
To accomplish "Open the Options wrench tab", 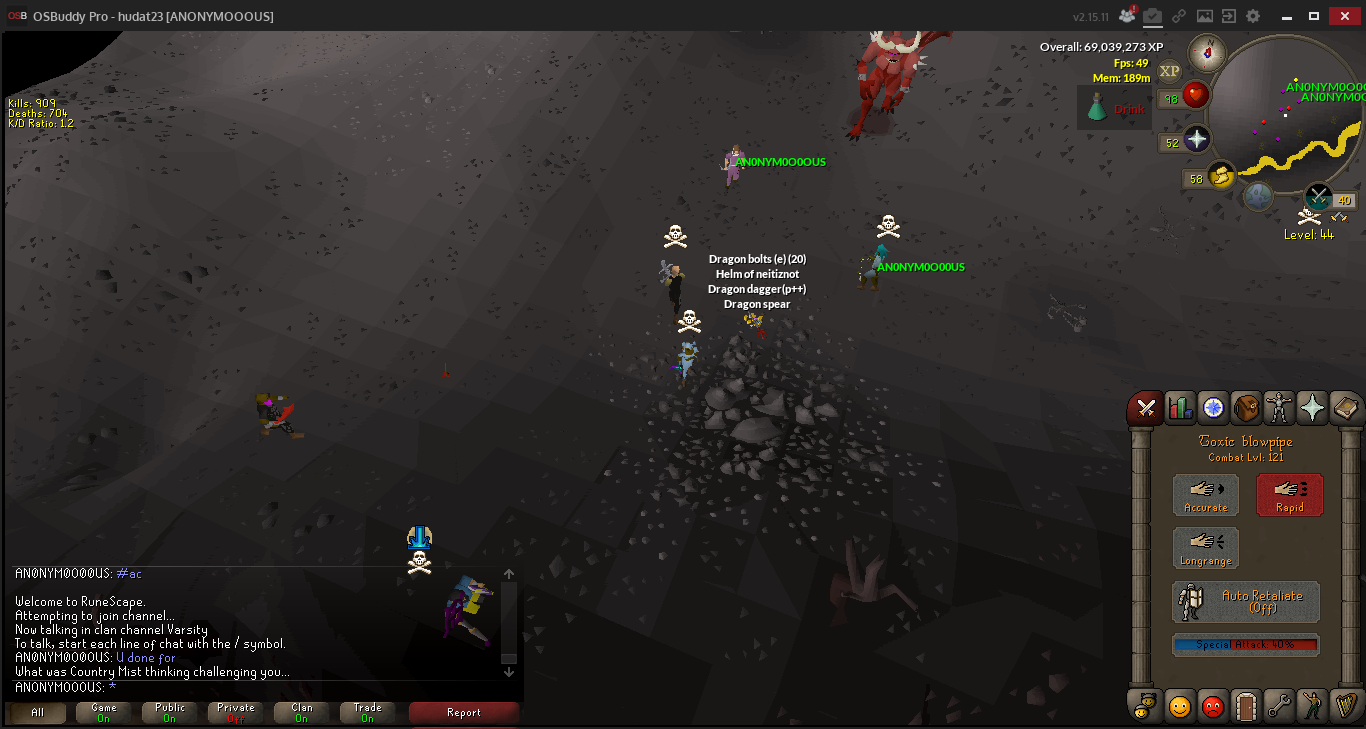I will click(x=1278, y=706).
